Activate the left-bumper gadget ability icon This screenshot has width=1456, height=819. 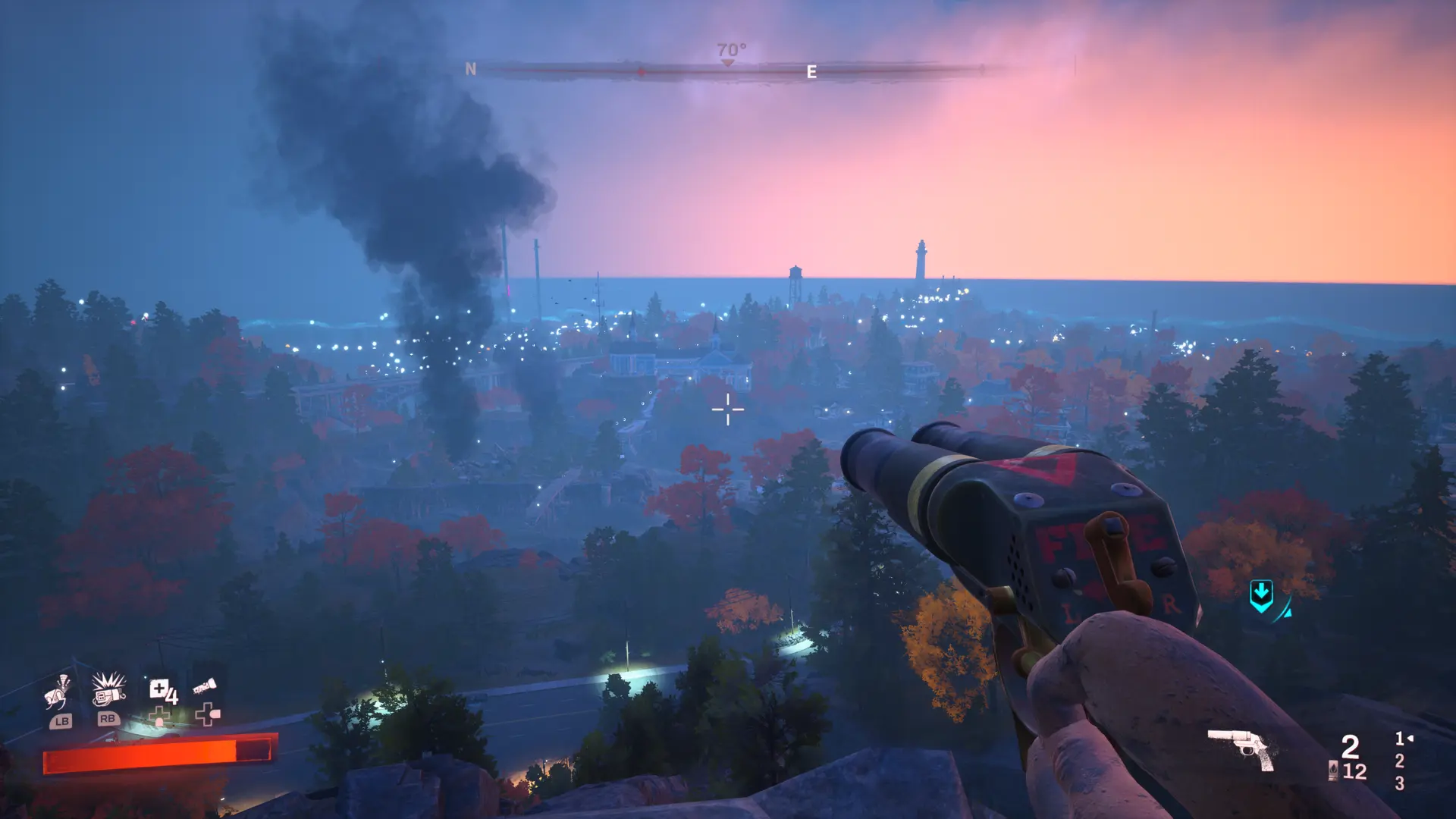click(58, 692)
